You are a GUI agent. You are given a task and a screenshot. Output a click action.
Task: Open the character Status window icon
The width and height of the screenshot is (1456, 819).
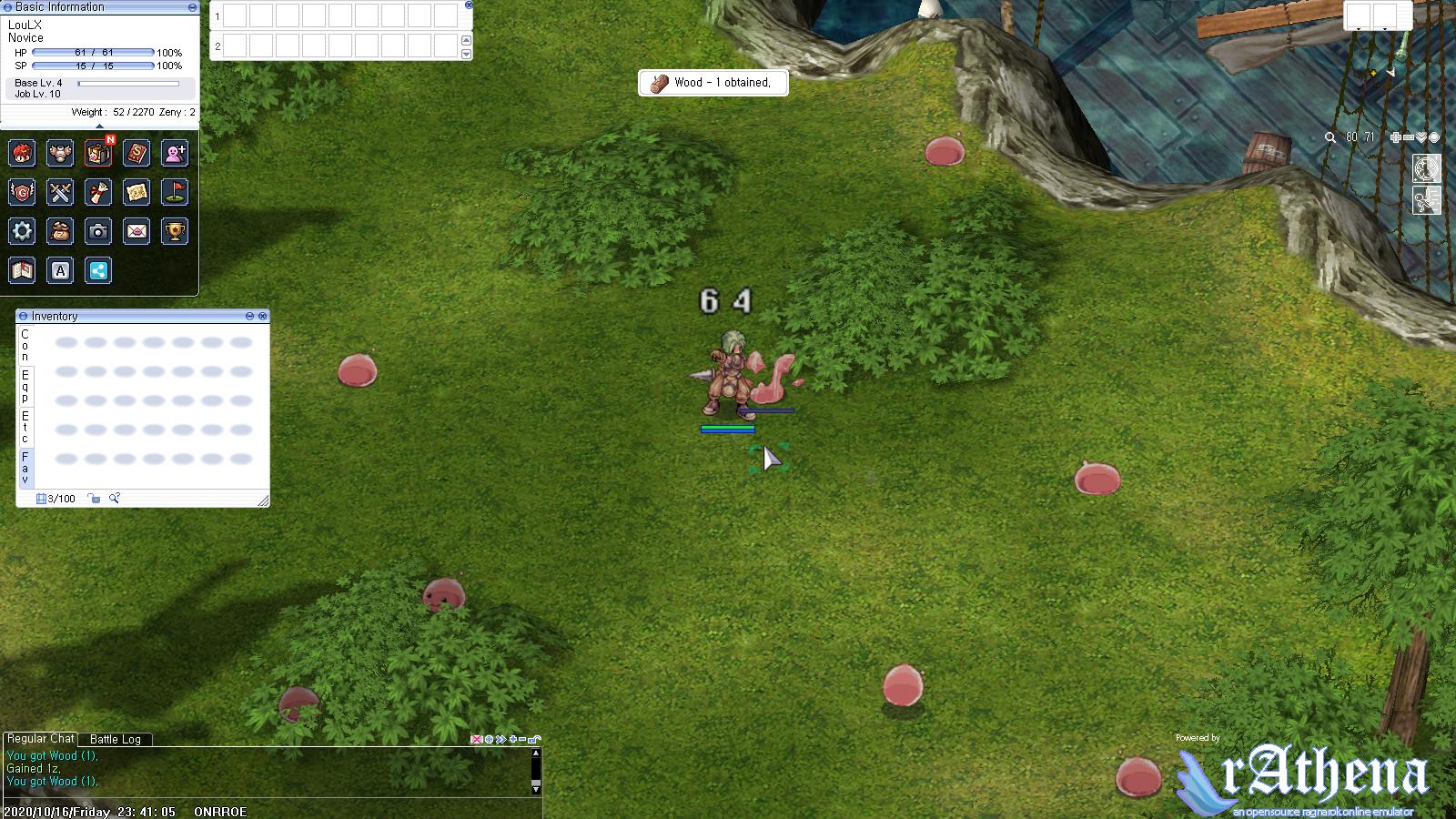[20, 153]
